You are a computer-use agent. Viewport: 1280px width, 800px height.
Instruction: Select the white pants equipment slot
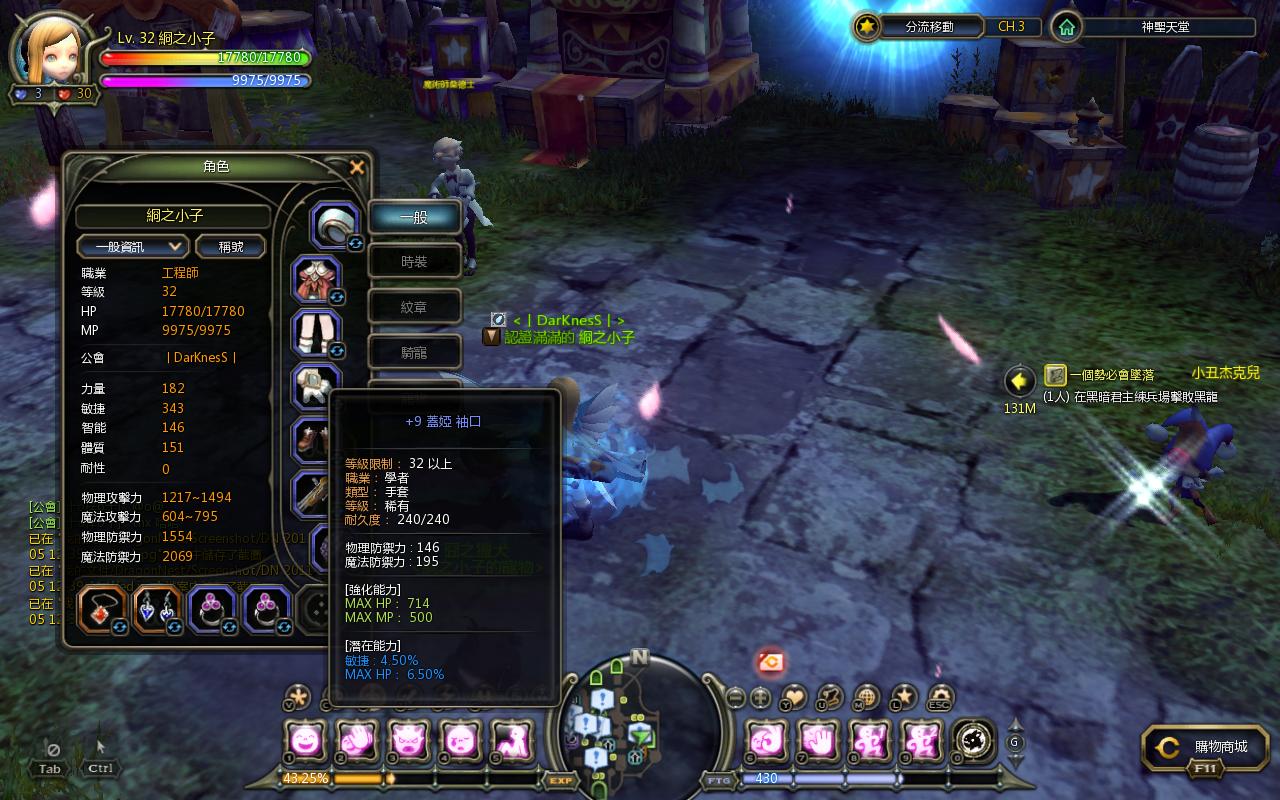(x=317, y=333)
